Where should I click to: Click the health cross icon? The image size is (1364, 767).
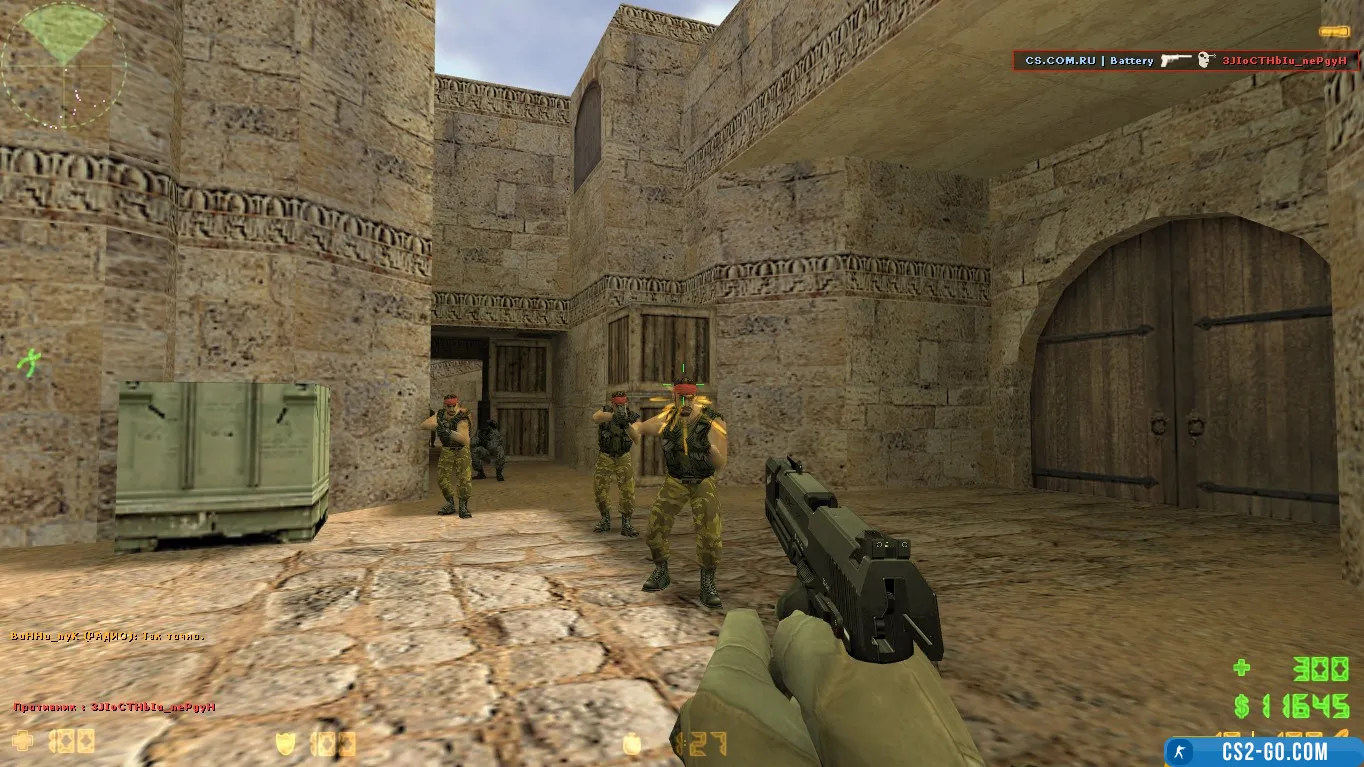22,741
